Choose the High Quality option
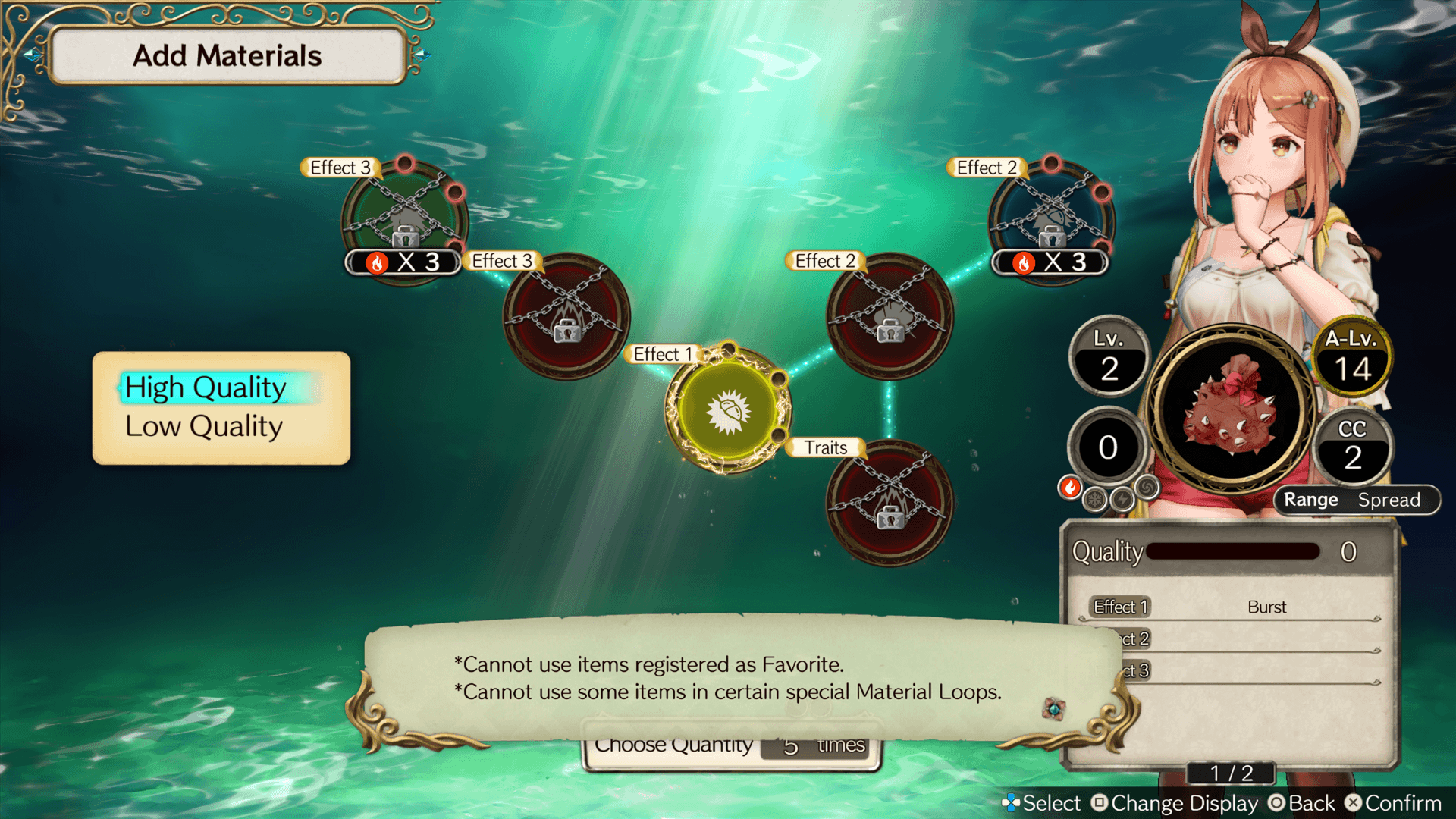Viewport: 1456px width, 819px height. tap(206, 388)
